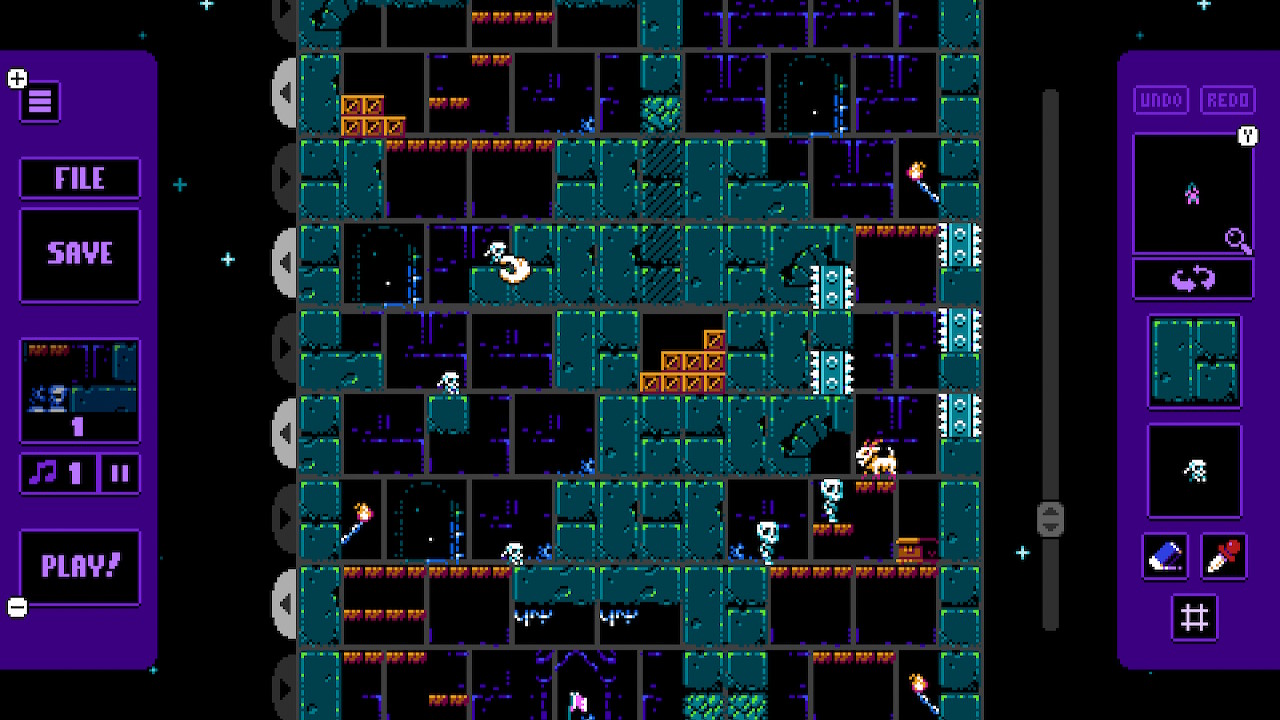Click the UNDO label at the top right
This screenshot has width=1280, height=720.
click(1160, 100)
